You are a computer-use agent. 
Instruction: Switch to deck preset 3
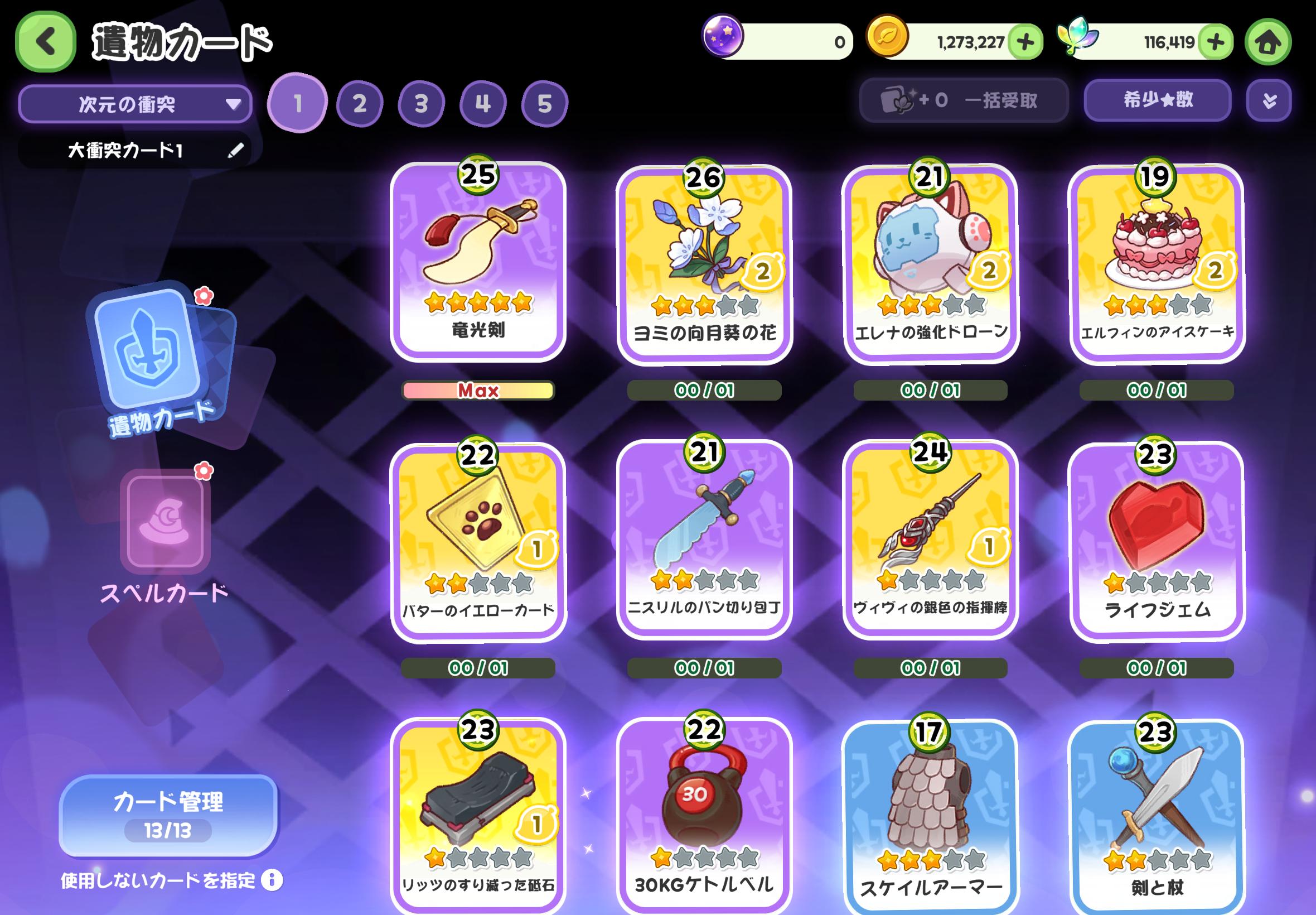[x=421, y=104]
